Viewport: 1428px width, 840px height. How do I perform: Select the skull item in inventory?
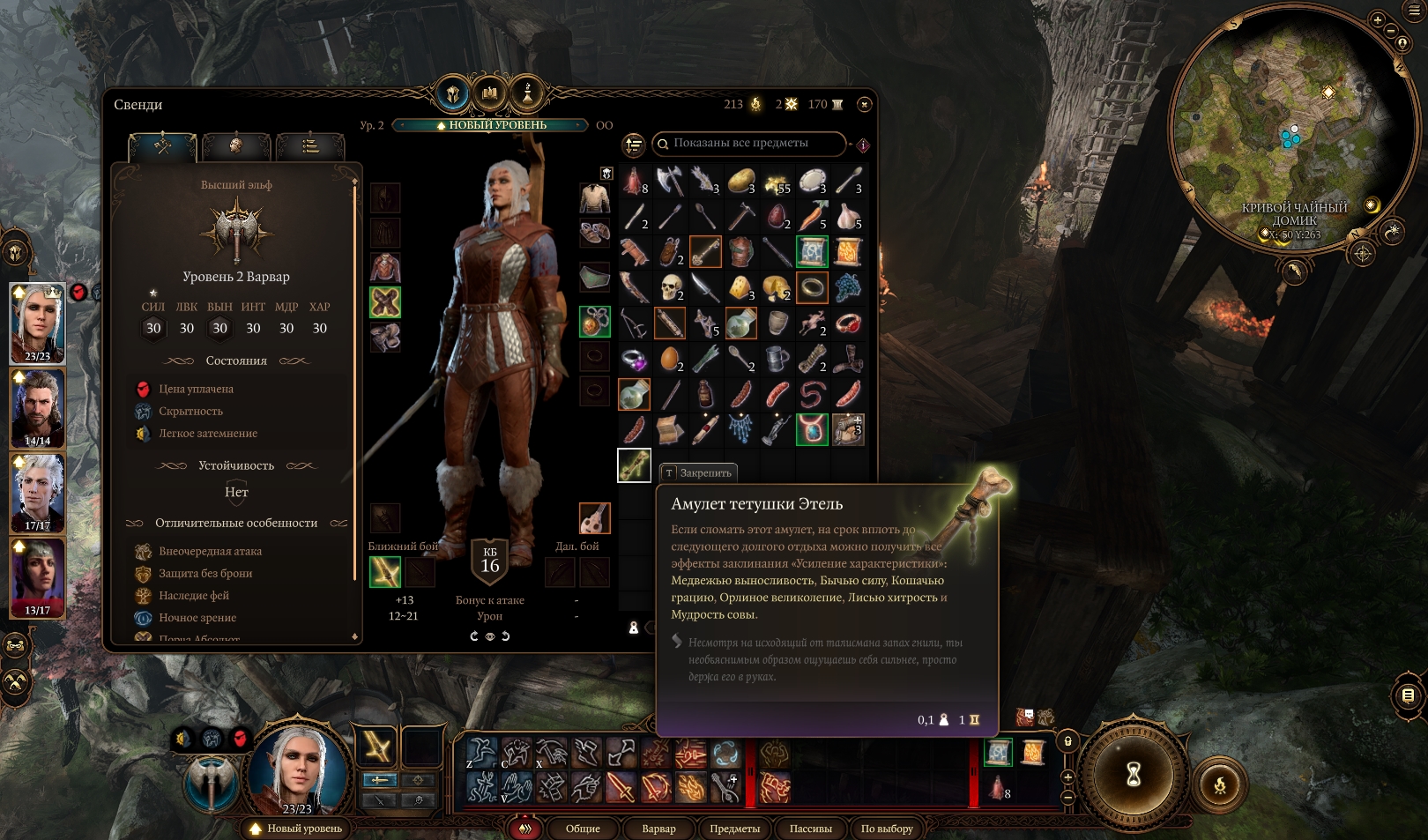coord(670,287)
